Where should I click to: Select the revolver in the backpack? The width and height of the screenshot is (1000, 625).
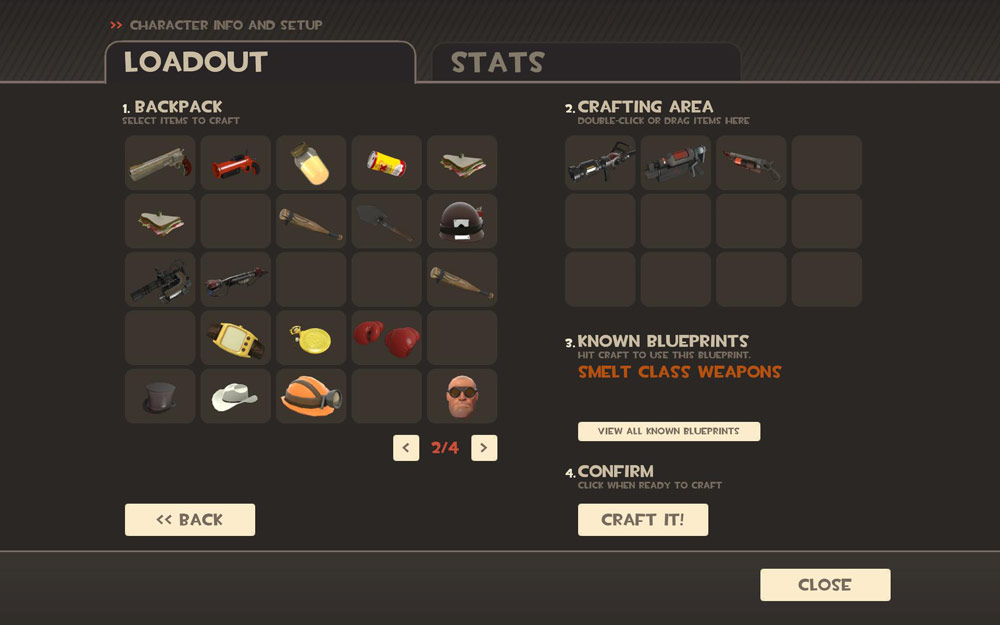tap(160, 163)
